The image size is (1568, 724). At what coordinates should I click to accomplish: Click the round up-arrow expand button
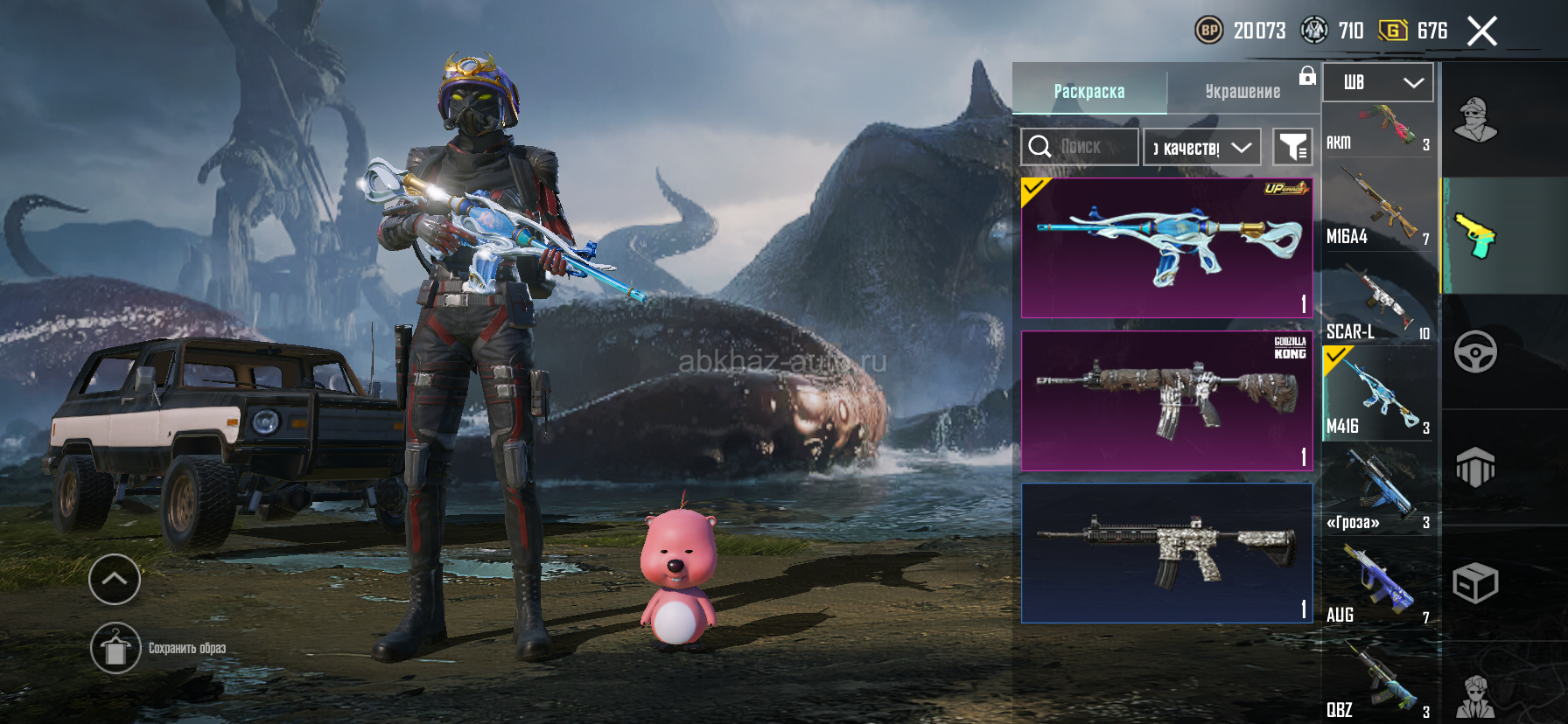point(115,579)
